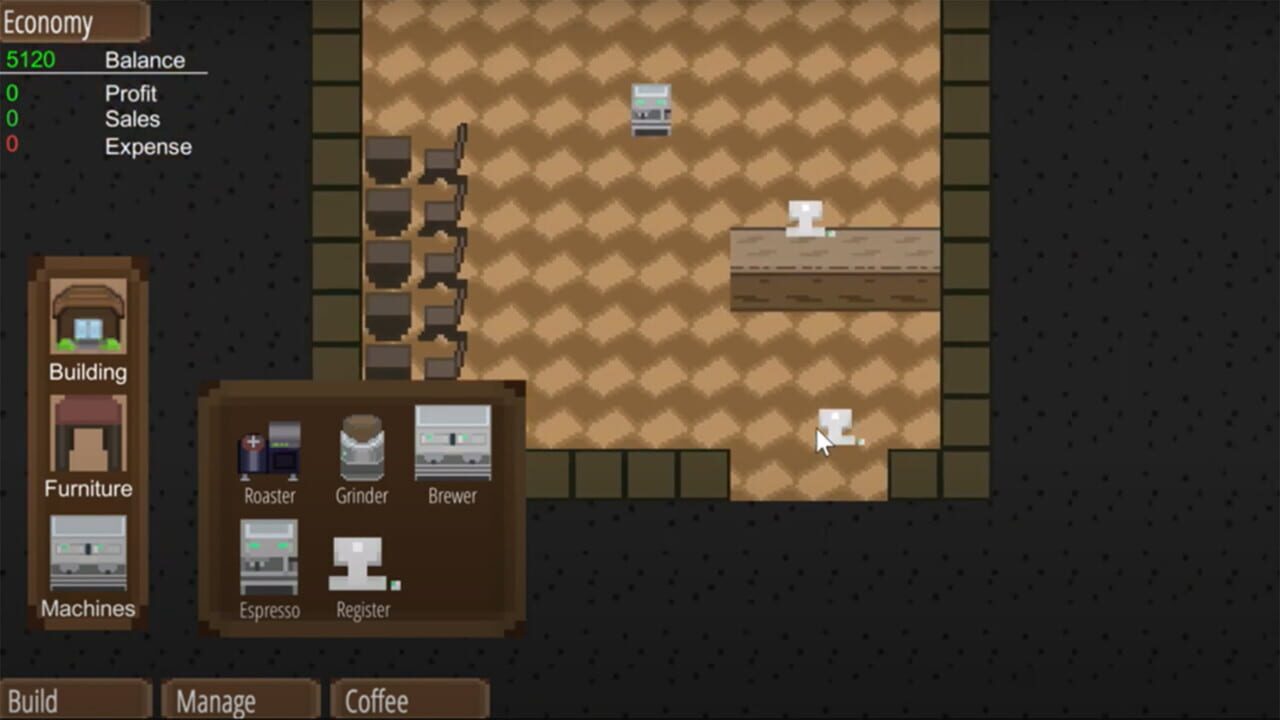
Task: Select the Grinder machine icon
Action: click(x=360, y=448)
